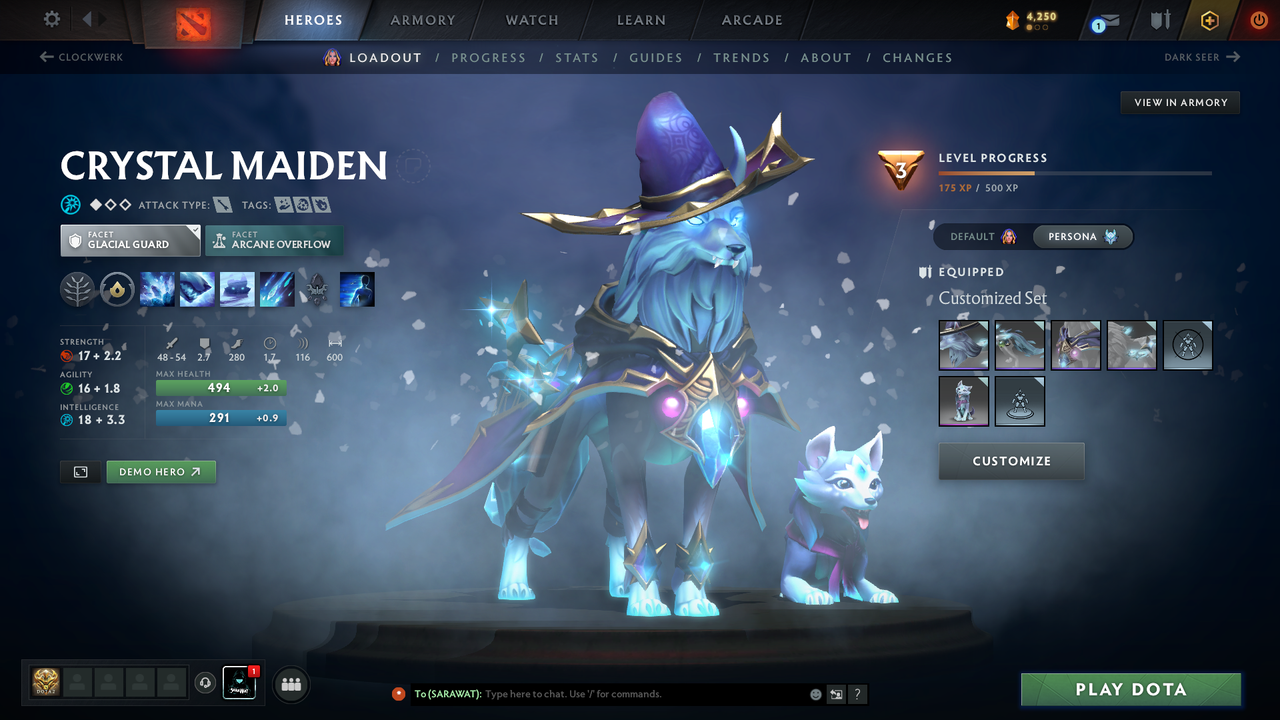Switch to the Persona appearance toggle

pyautogui.click(x=1083, y=237)
